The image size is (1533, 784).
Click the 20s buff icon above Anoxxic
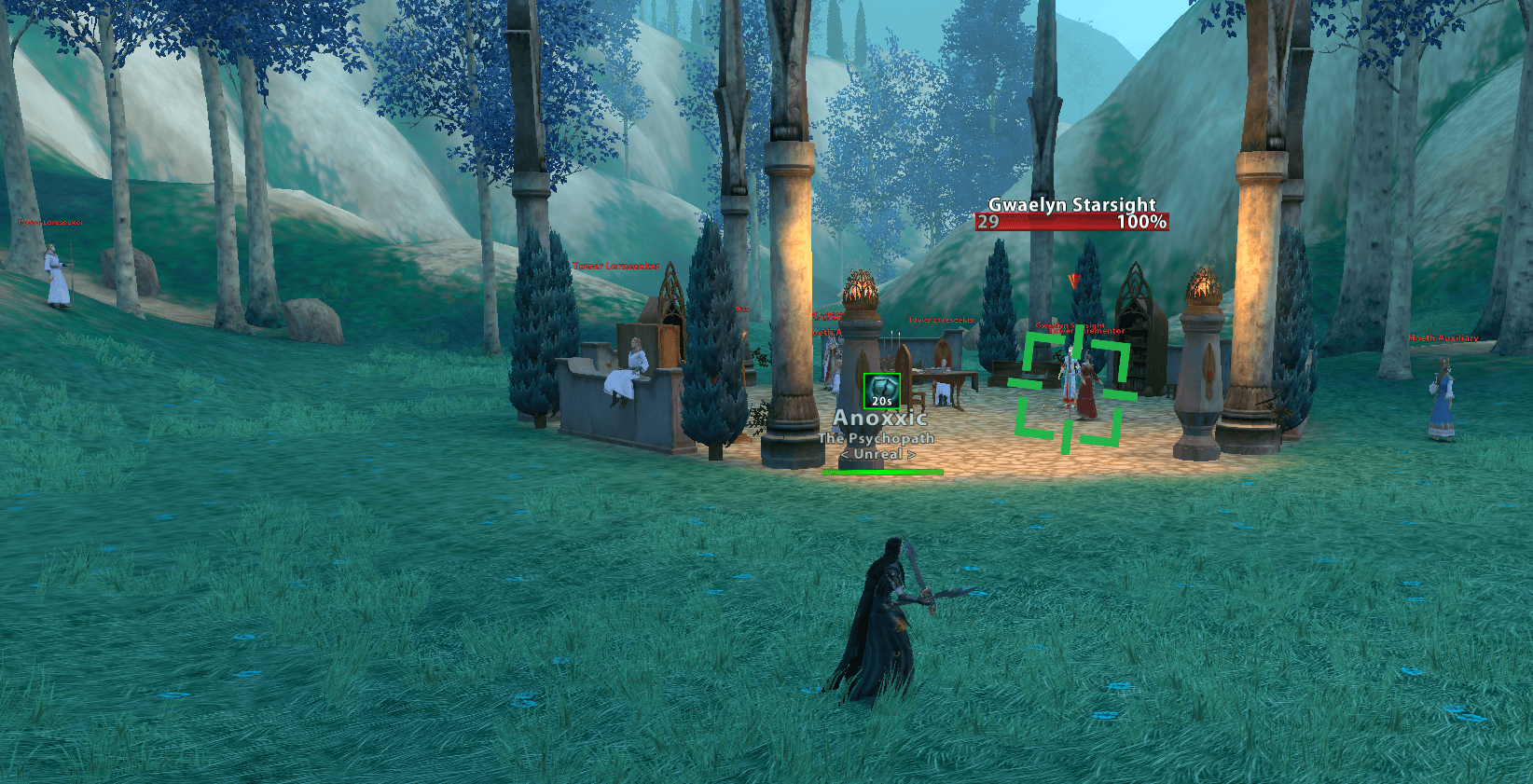point(881,391)
